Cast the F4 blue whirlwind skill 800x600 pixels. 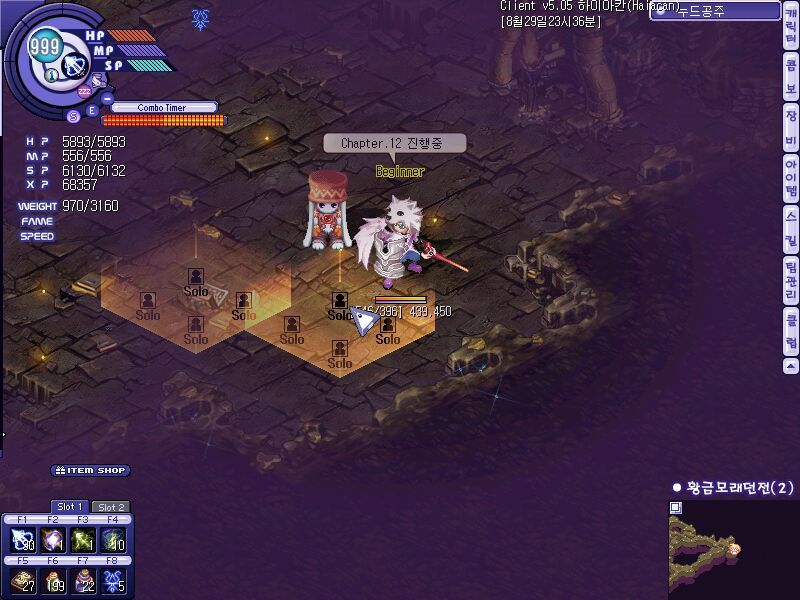pyautogui.click(x=113, y=540)
